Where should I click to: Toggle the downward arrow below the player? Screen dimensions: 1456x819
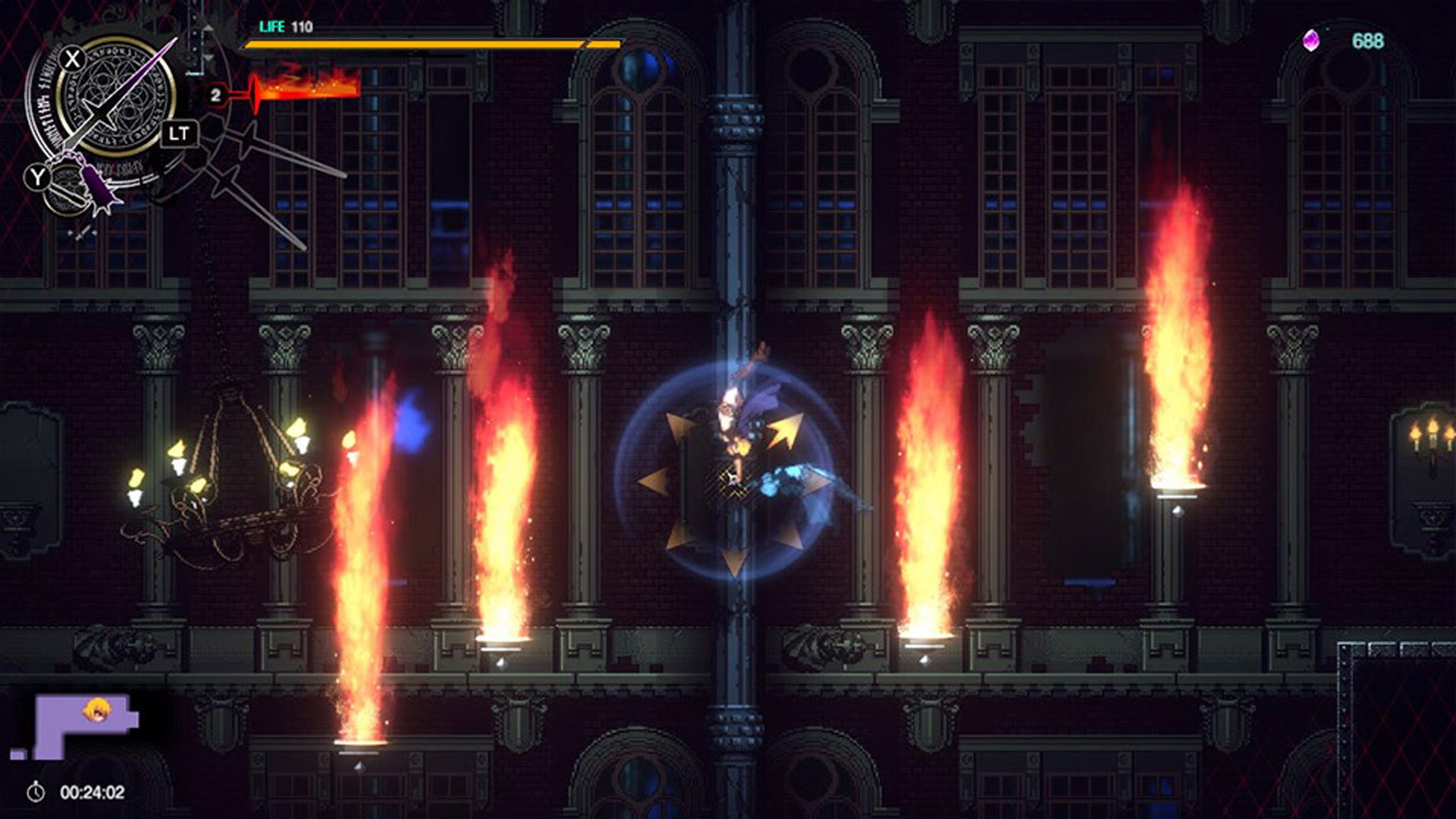tap(733, 563)
